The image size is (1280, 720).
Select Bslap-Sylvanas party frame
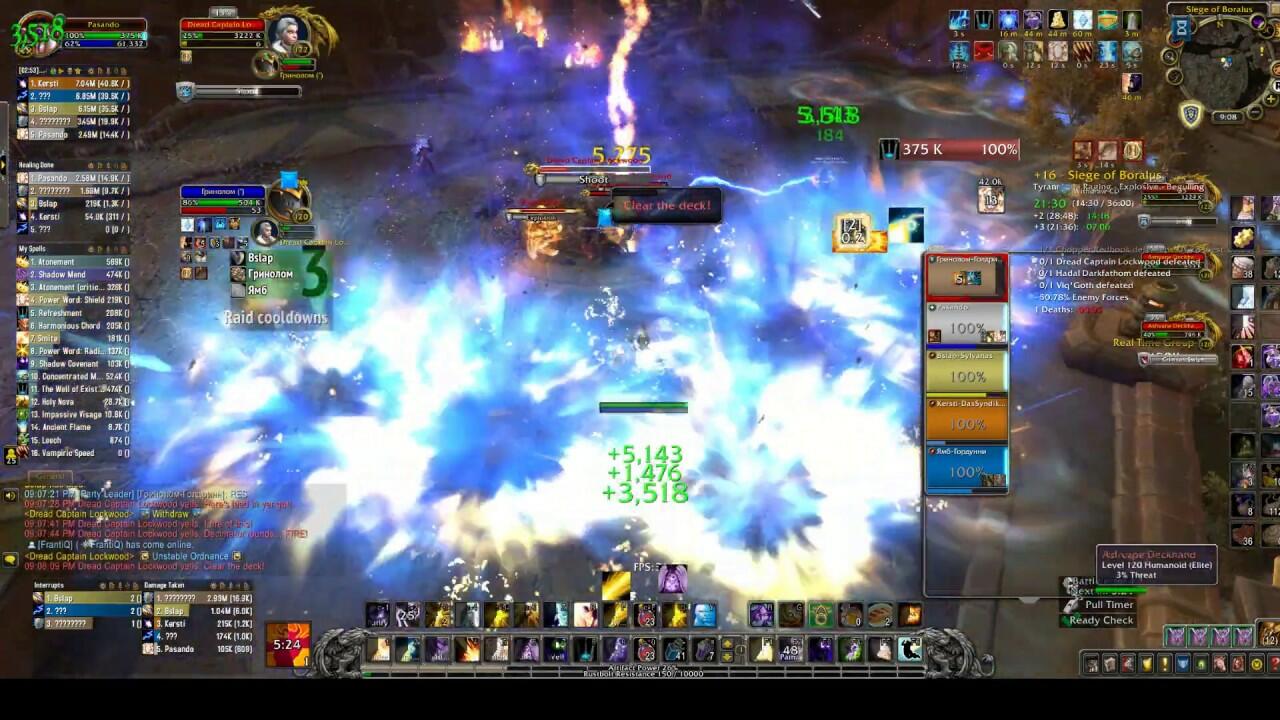967,371
